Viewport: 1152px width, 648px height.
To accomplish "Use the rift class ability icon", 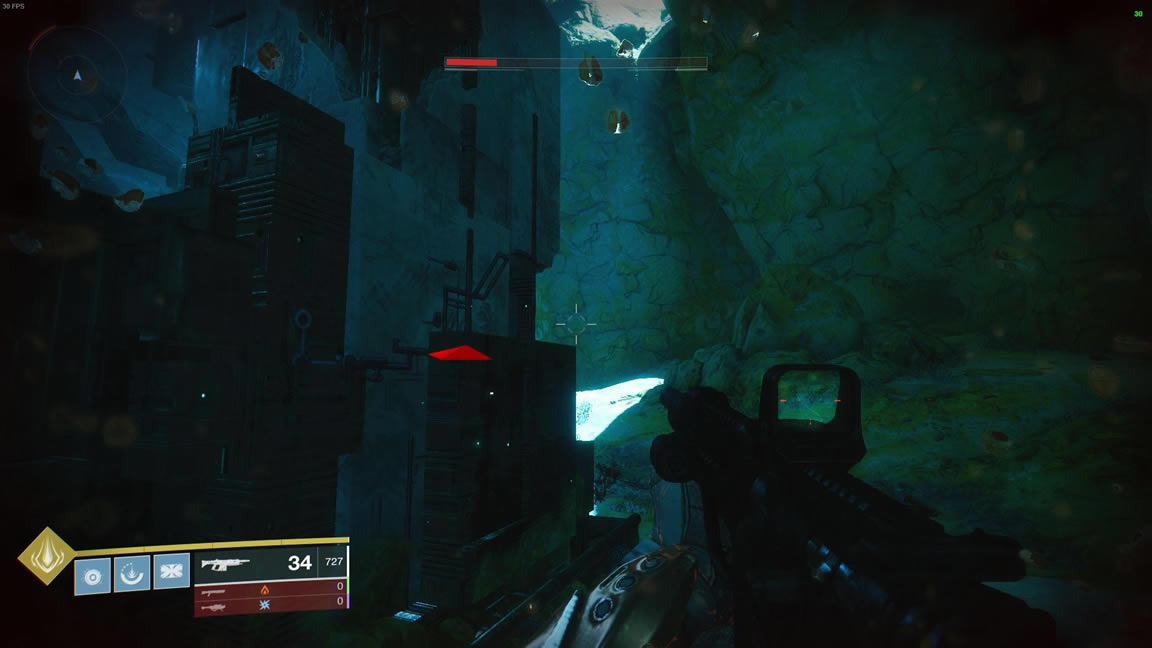I will pos(132,573).
